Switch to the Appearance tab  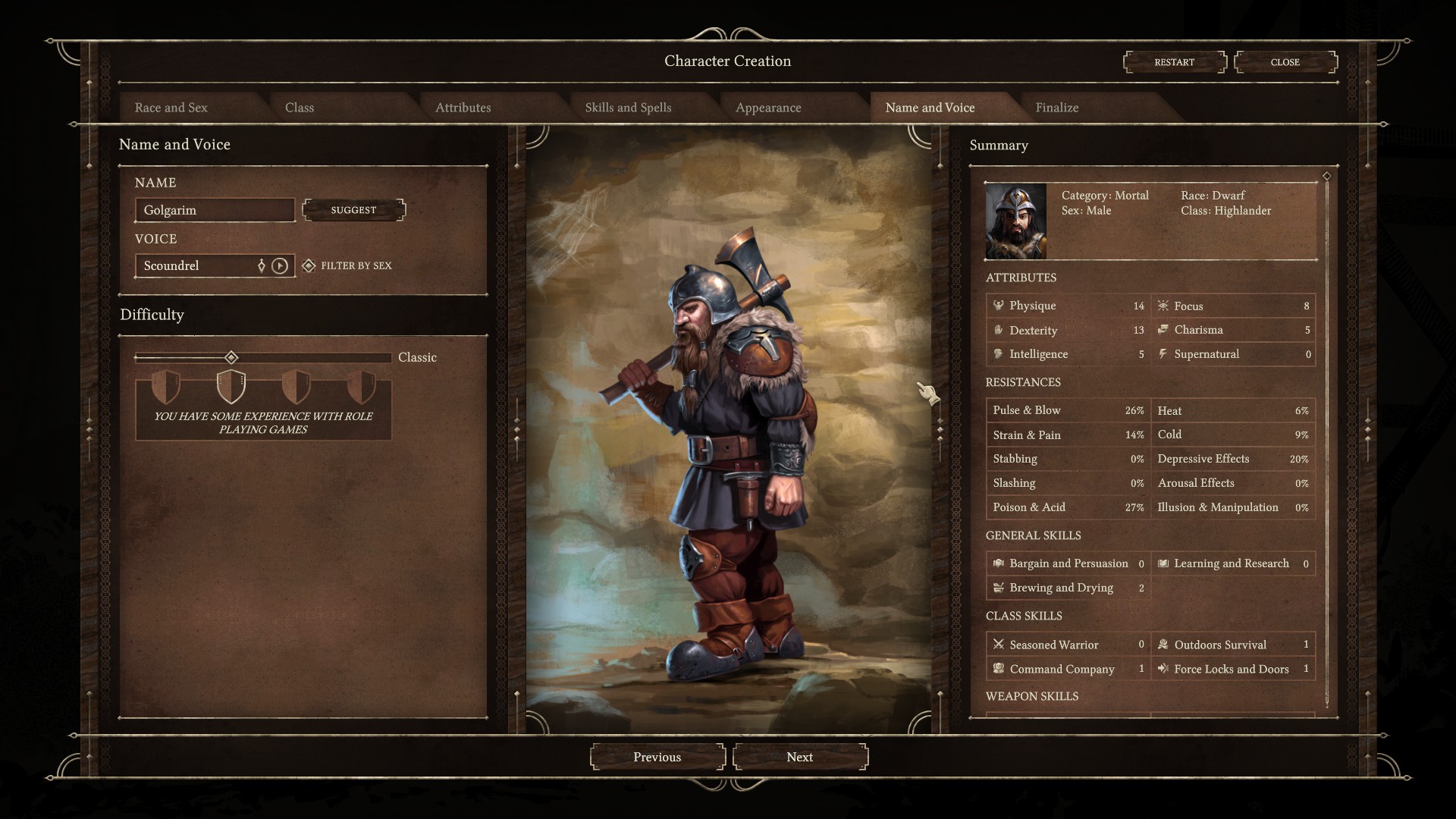(x=768, y=108)
